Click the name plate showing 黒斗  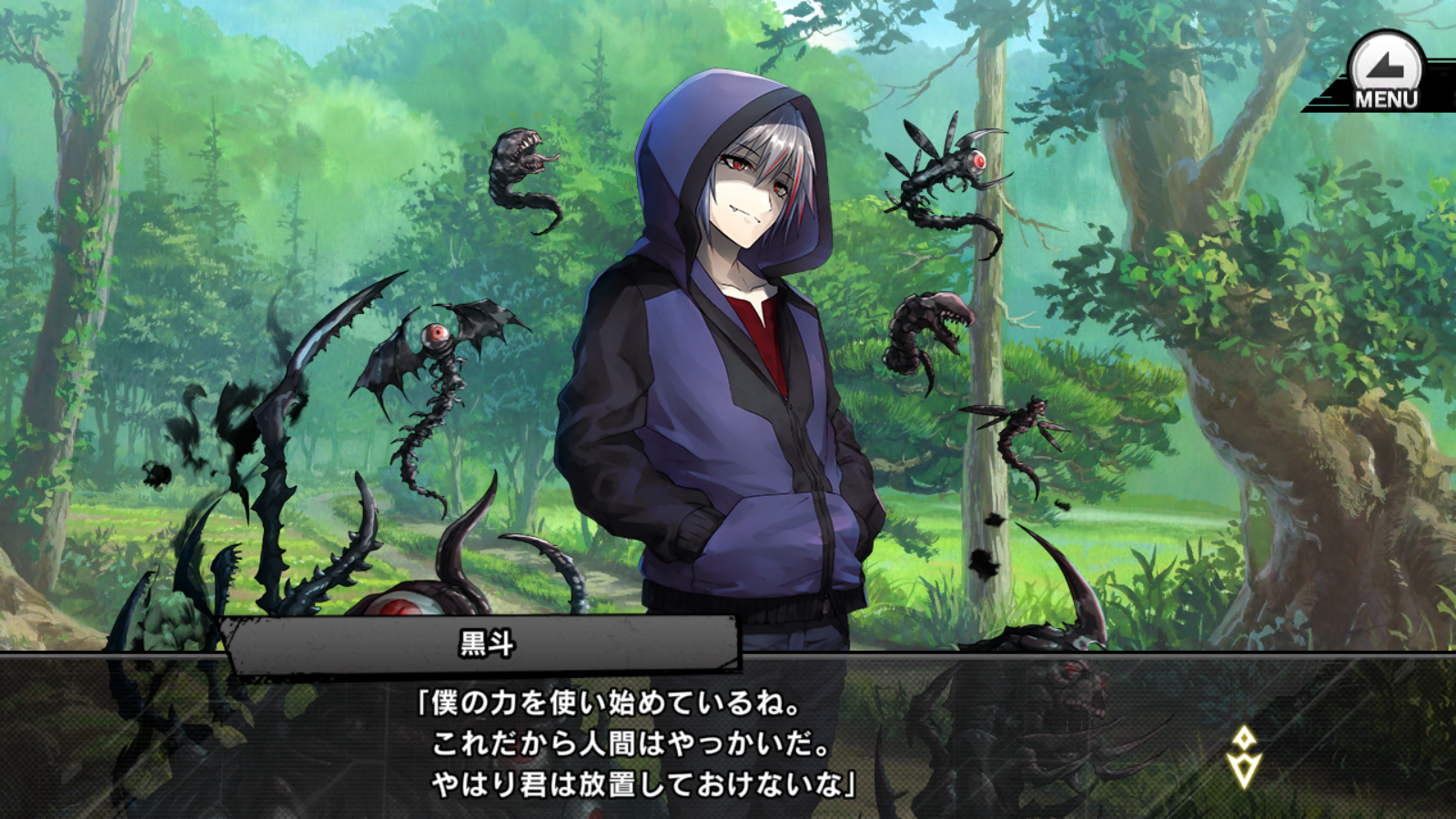pos(482,642)
